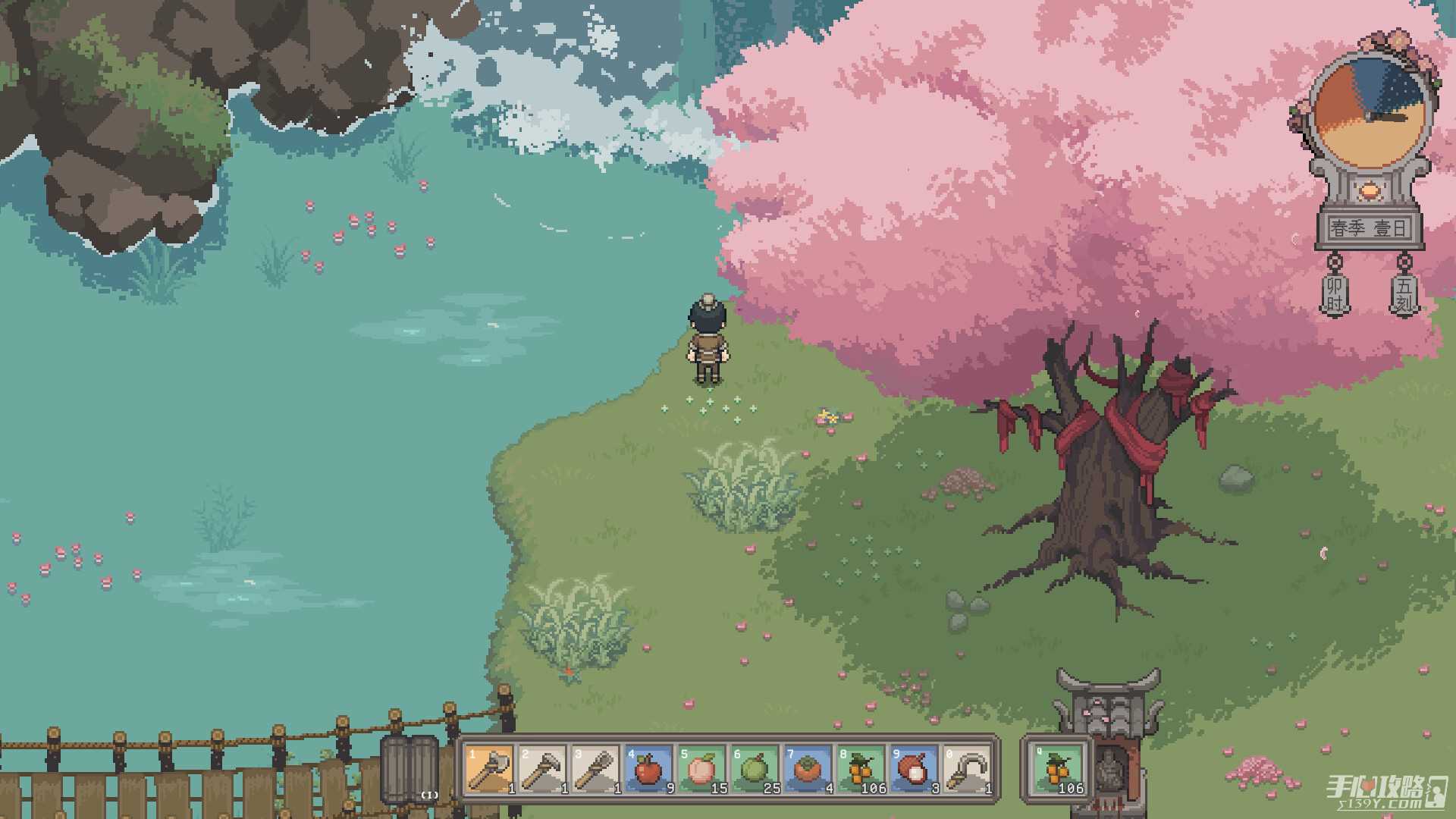
Task: Select the lychee in slot 9
Action: (x=915, y=770)
